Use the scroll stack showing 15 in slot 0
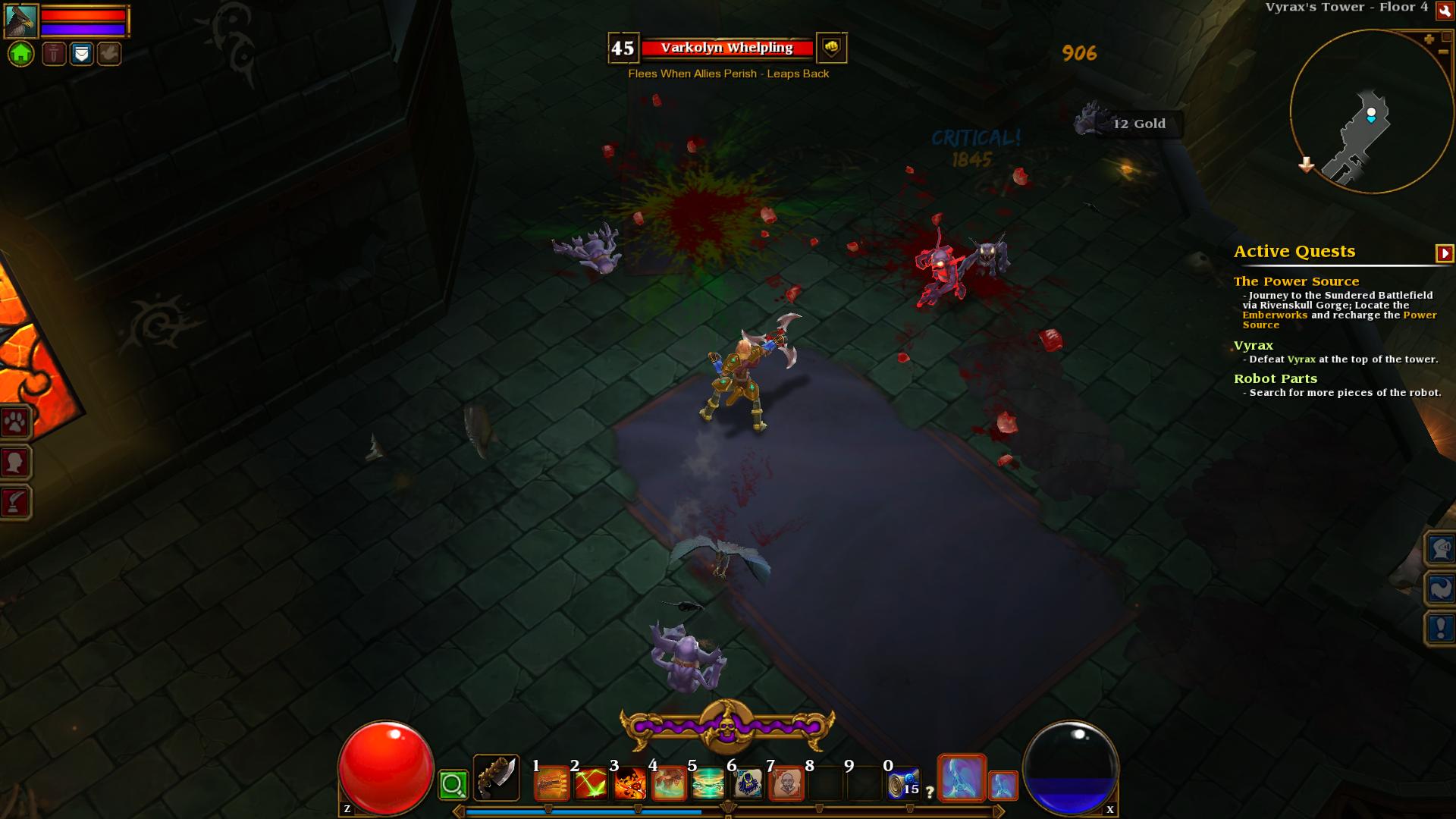 (x=903, y=785)
